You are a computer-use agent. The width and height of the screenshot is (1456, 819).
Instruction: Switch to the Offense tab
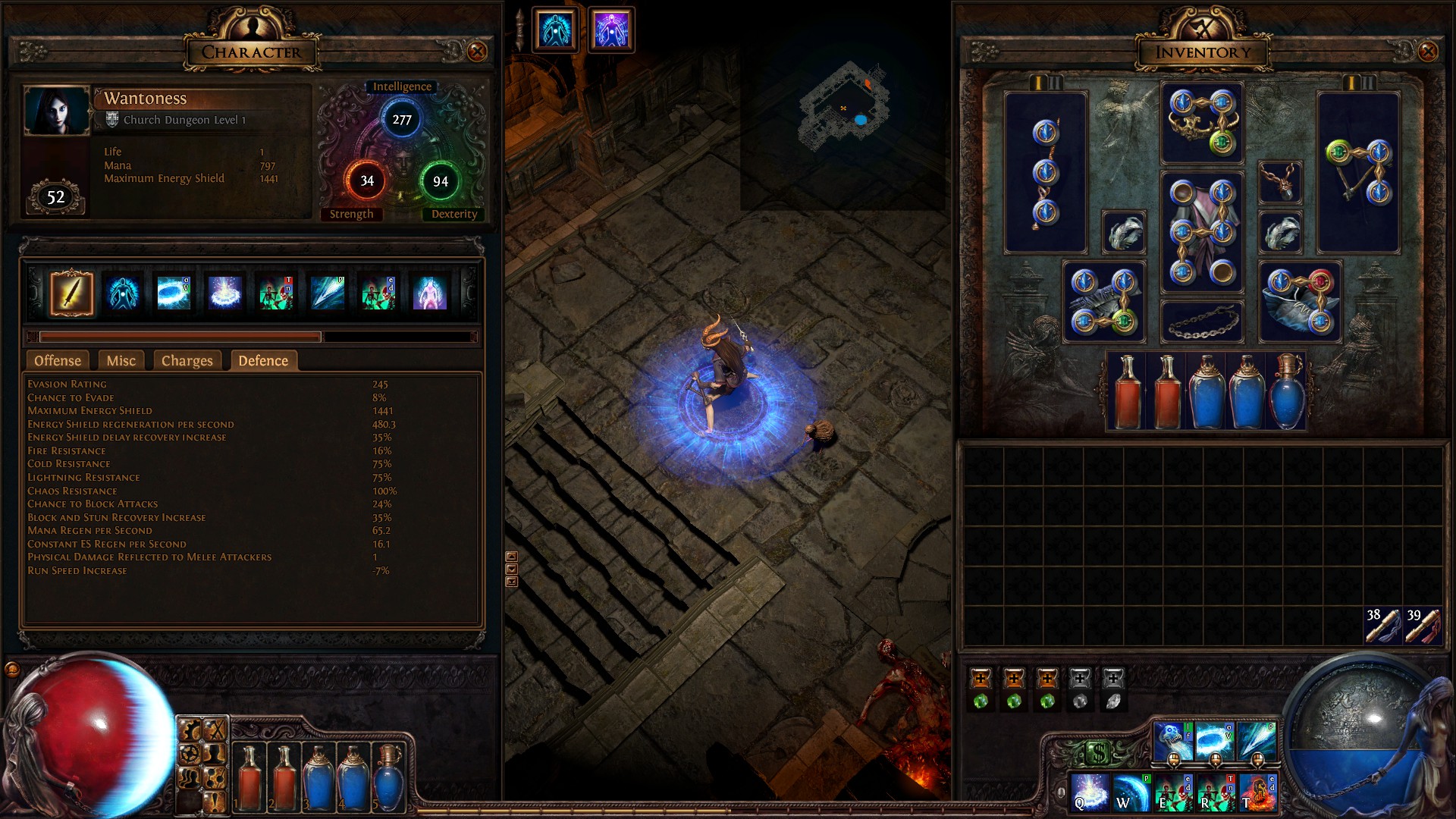(58, 361)
